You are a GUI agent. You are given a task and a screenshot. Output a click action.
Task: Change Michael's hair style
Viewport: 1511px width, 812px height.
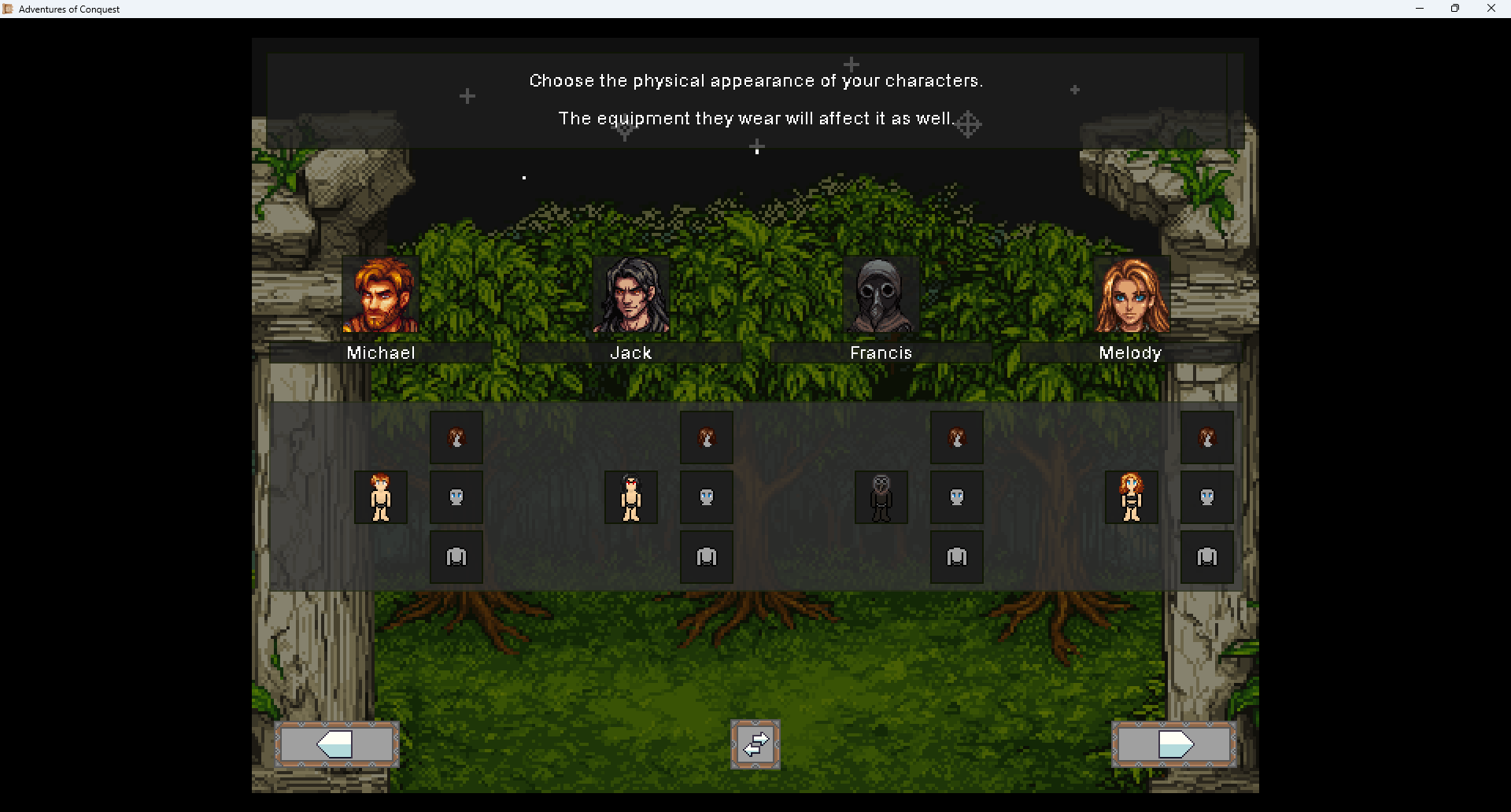[x=456, y=437]
